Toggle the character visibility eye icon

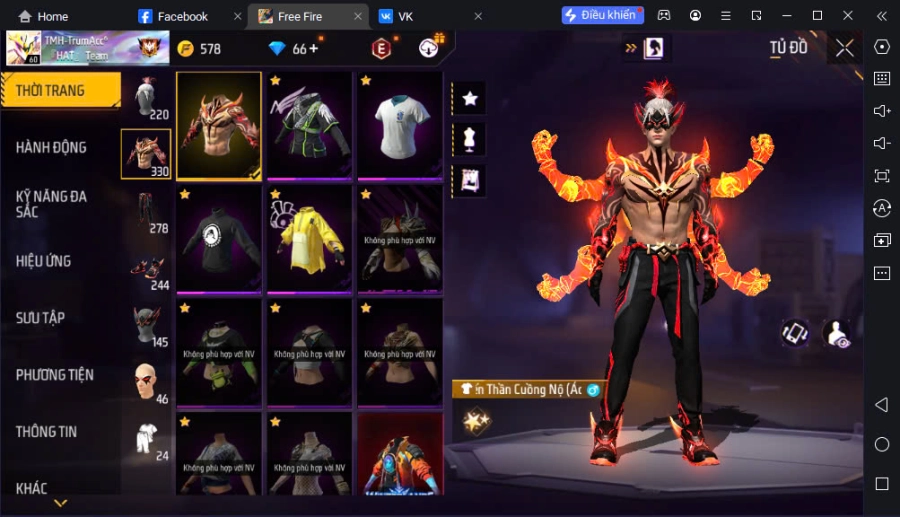tap(836, 334)
